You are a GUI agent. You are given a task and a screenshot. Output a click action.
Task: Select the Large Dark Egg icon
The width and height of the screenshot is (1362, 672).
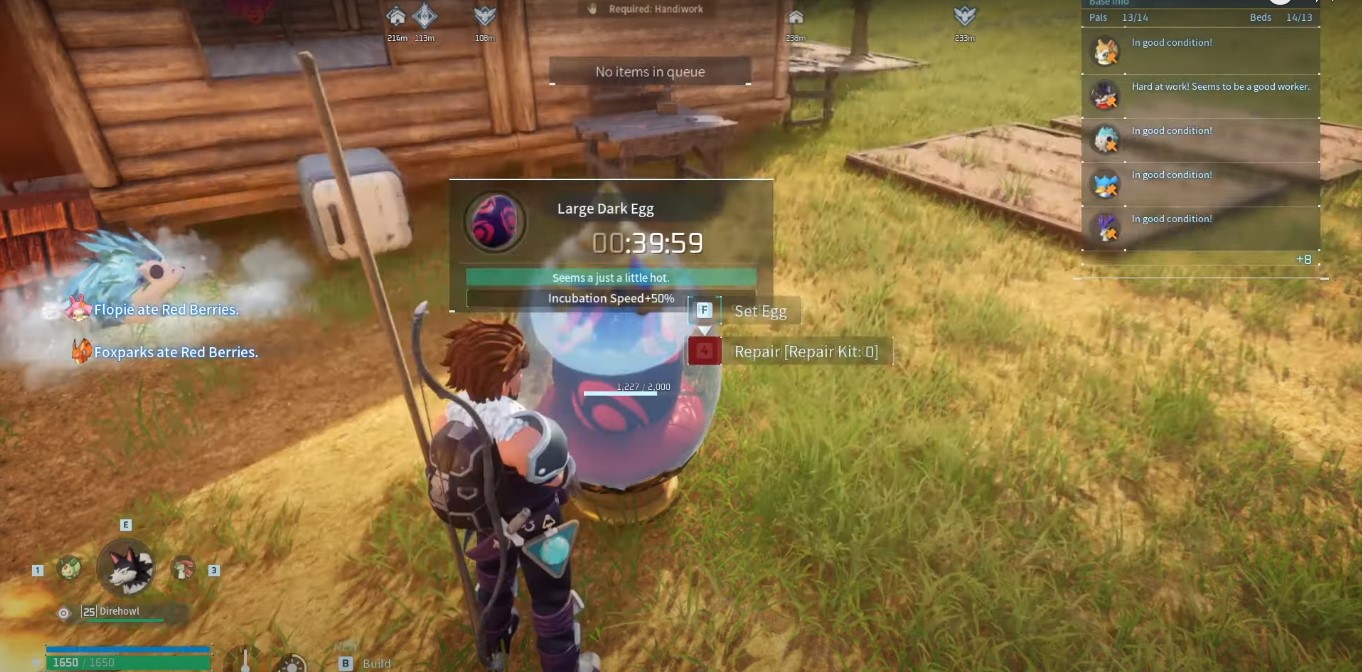[x=494, y=221]
